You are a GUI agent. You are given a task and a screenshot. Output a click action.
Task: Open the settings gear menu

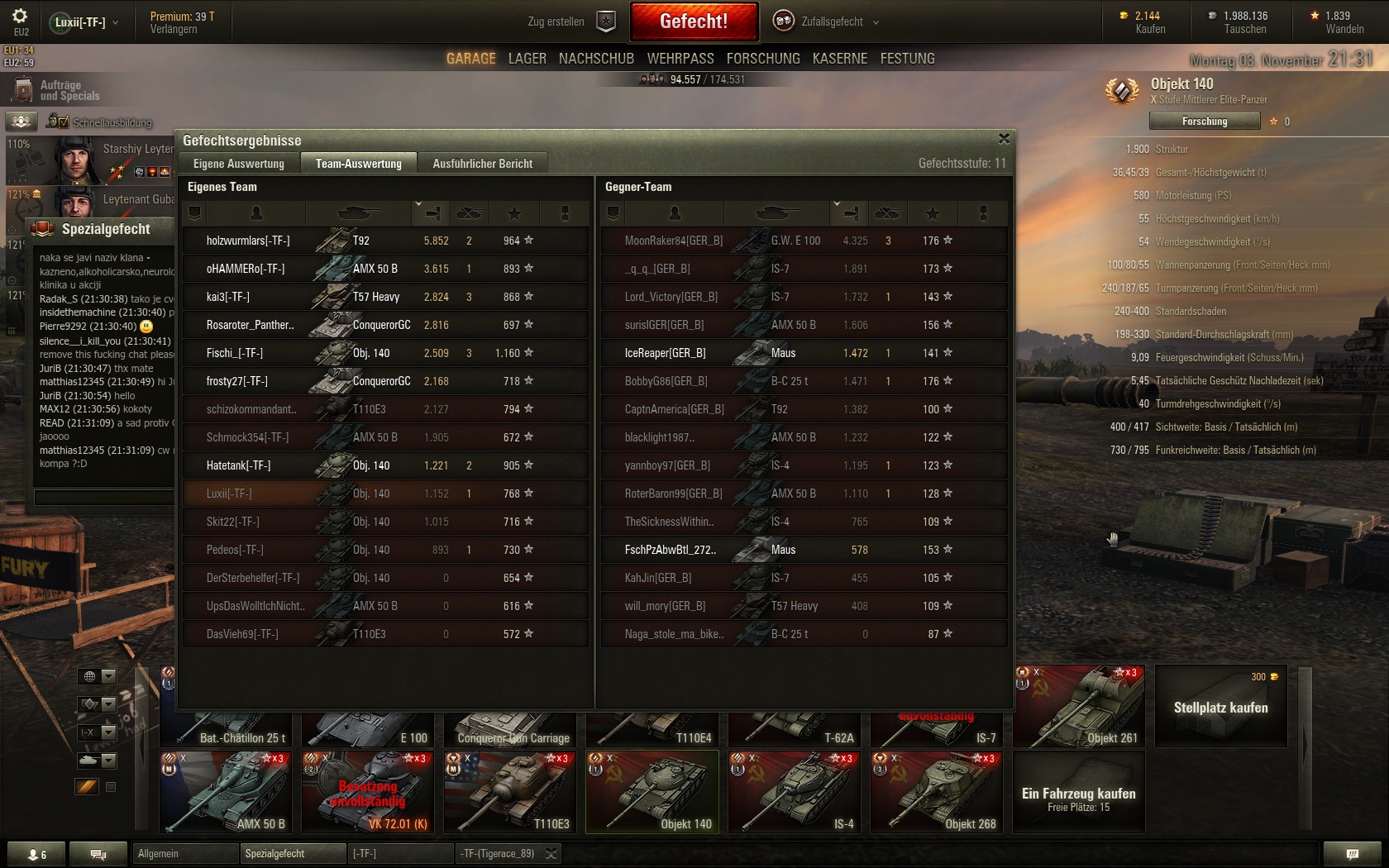tap(20, 17)
